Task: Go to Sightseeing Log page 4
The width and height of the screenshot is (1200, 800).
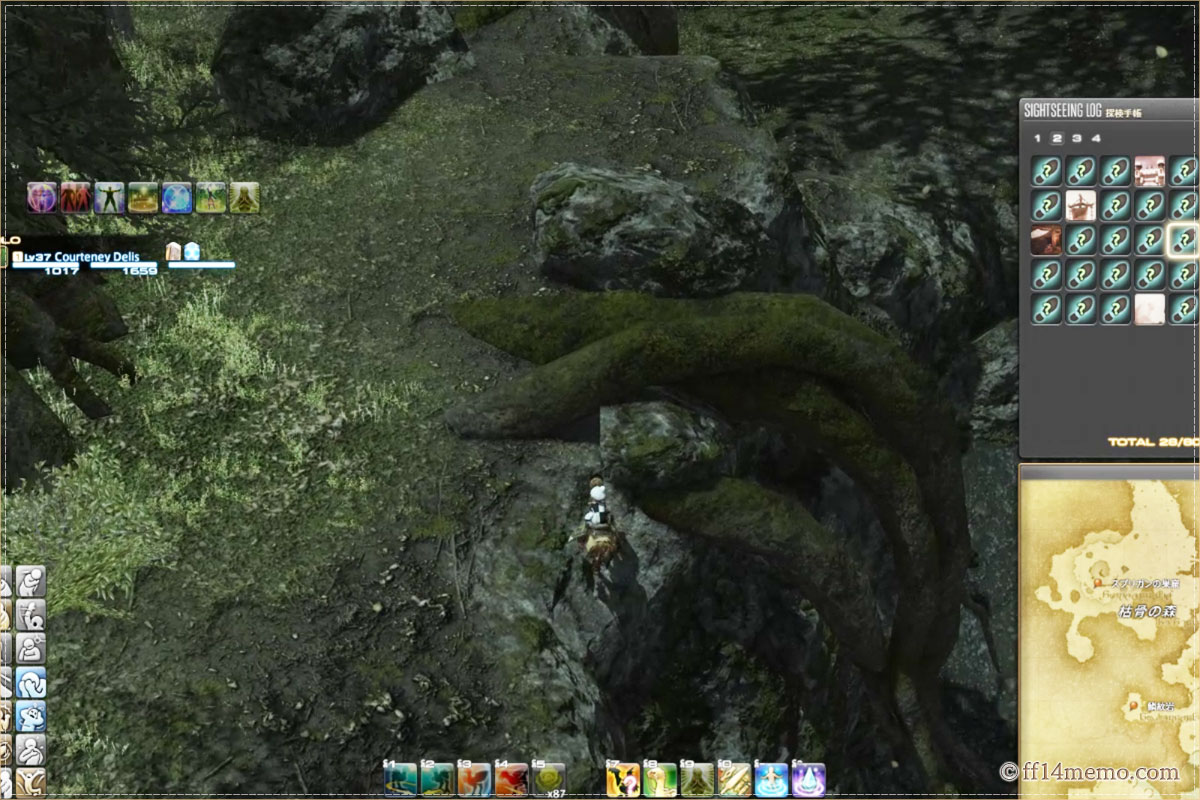Action: pyautogui.click(x=1096, y=138)
